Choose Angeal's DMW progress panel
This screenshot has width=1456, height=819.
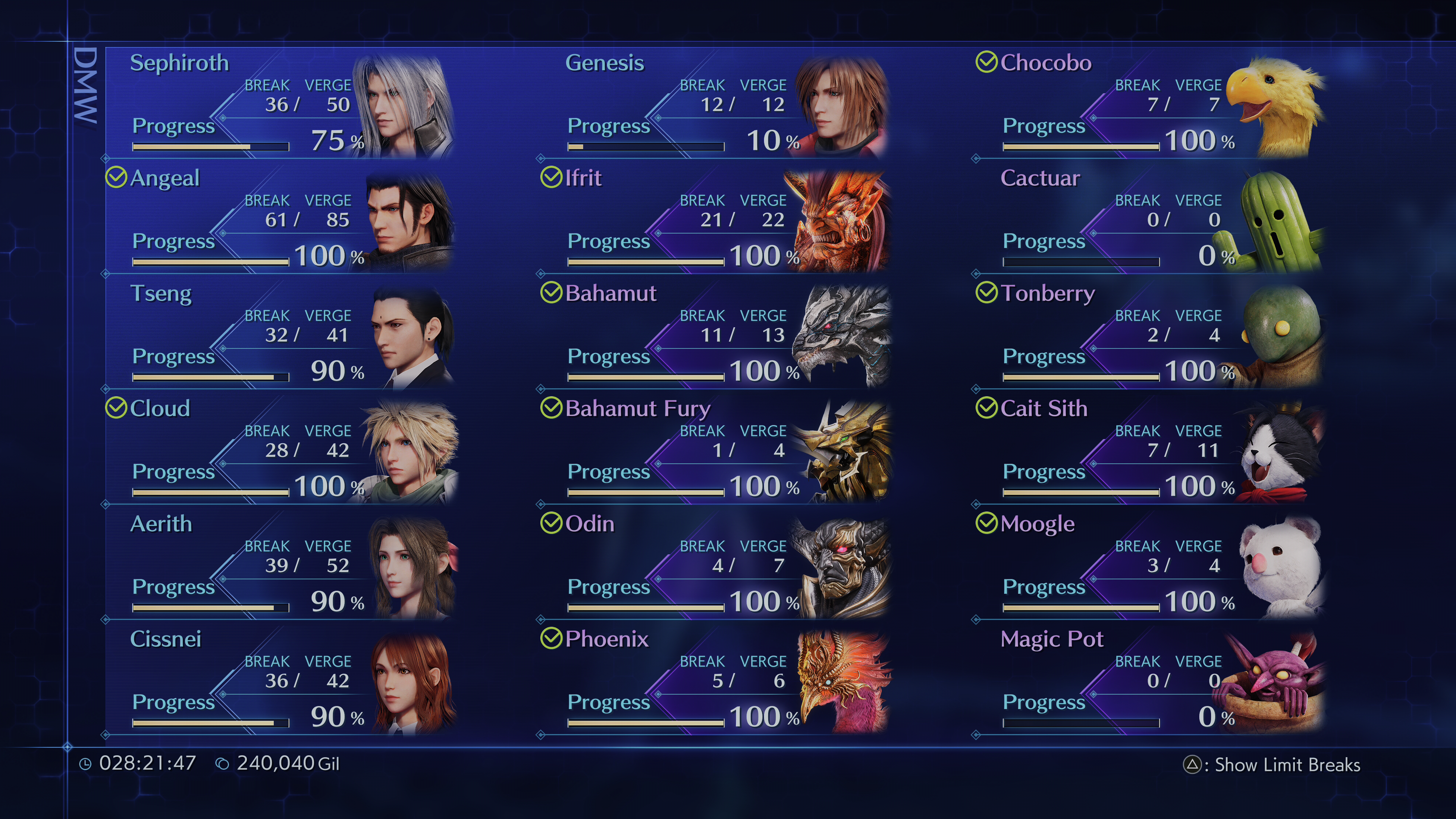[x=282, y=220]
